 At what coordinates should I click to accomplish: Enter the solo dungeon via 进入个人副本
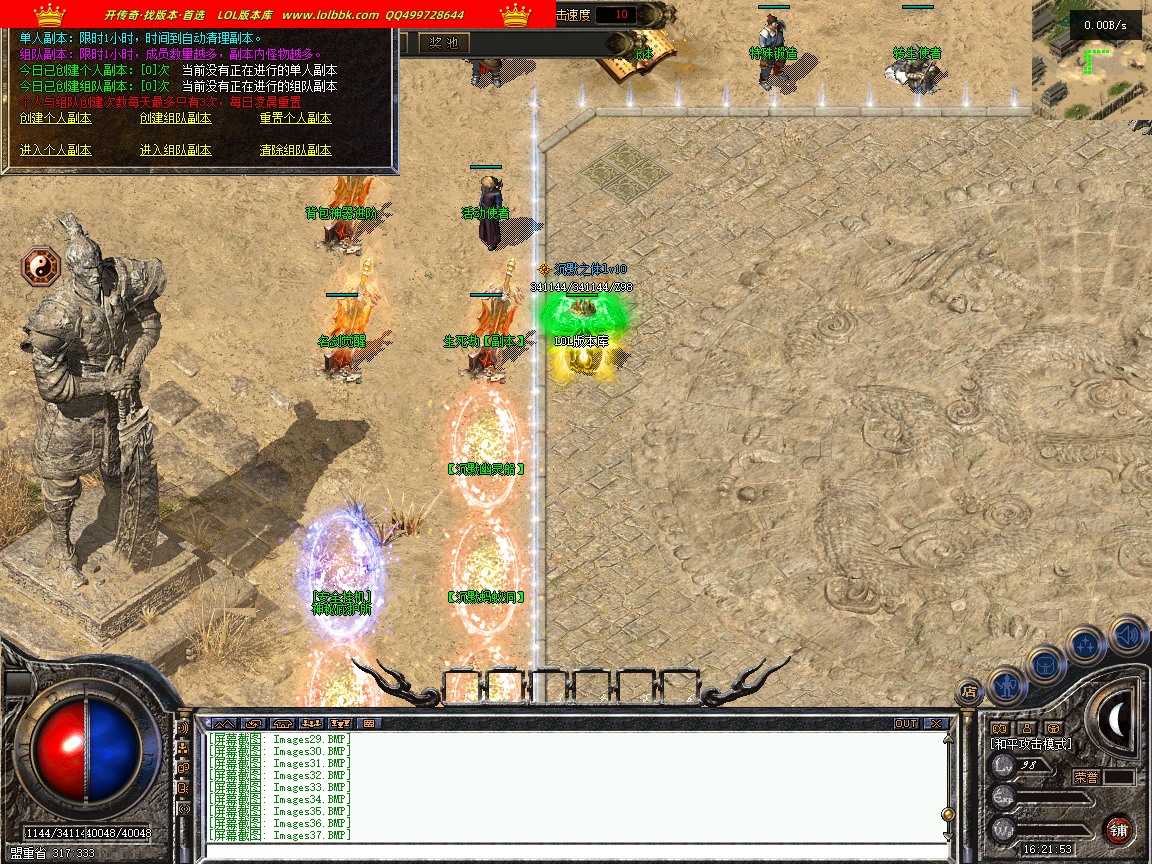coord(56,150)
